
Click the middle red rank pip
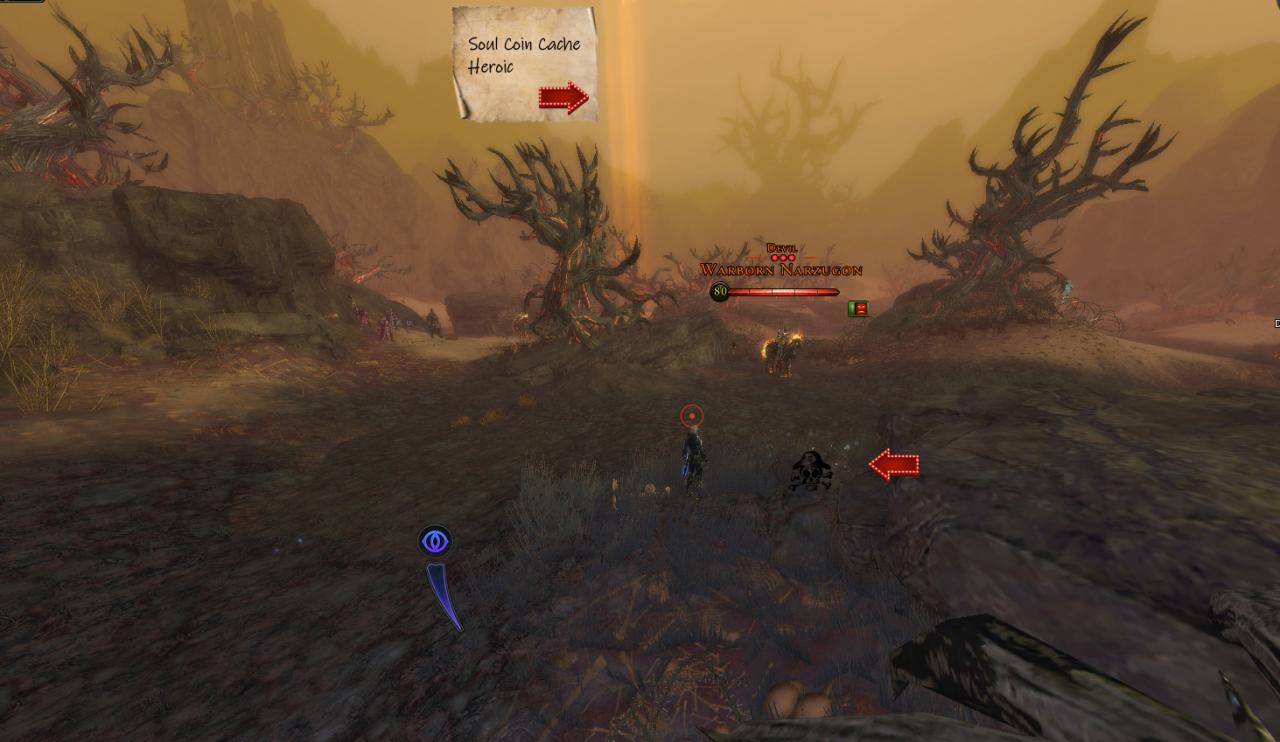click(x=783, y=257)
